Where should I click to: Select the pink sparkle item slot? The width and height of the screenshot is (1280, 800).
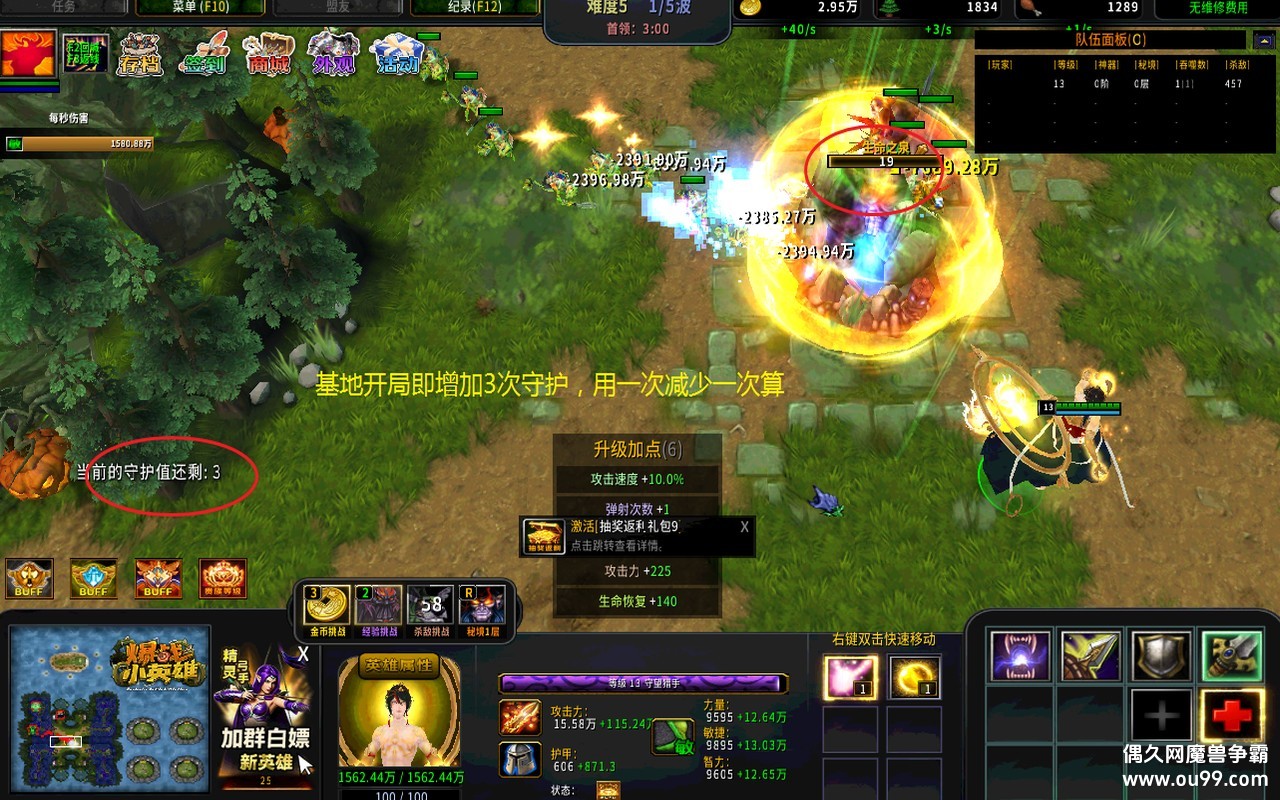pos(850,677)
